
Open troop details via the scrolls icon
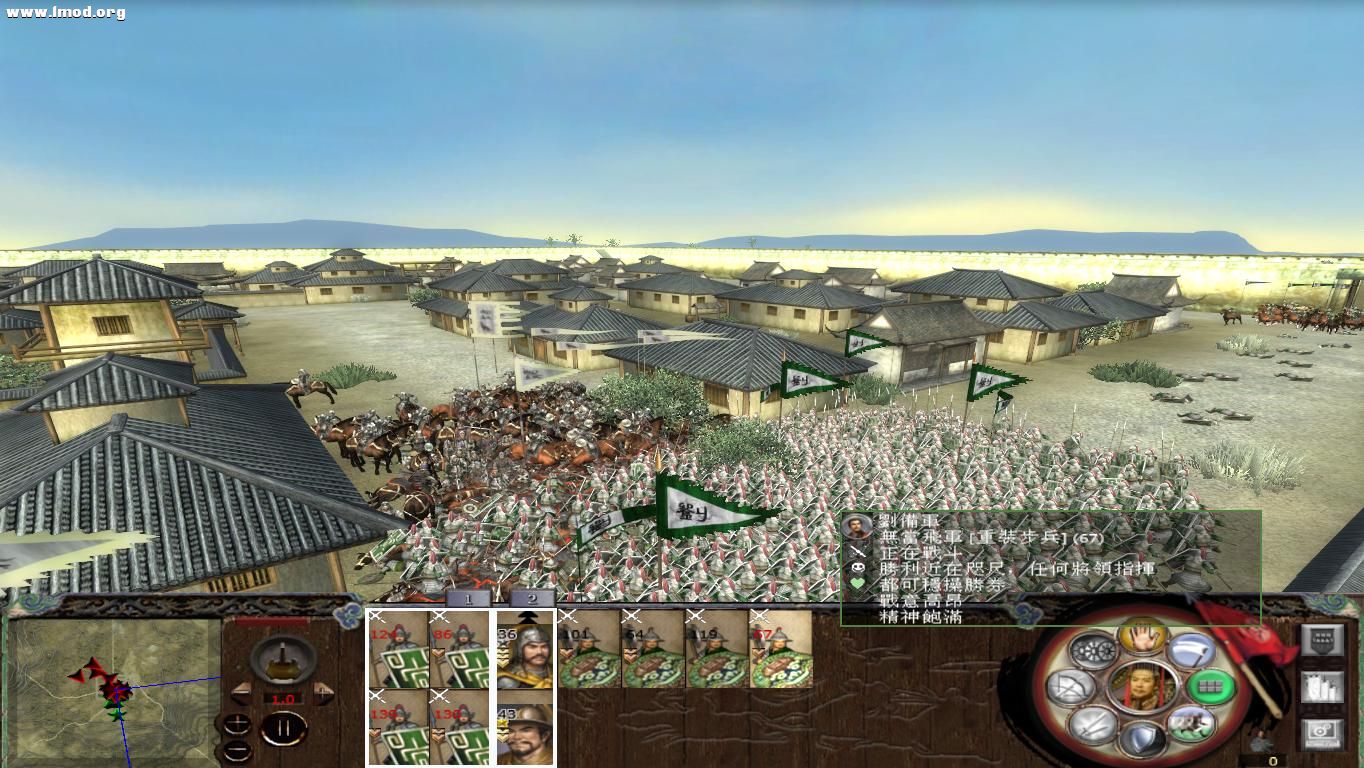[1322, 688]
